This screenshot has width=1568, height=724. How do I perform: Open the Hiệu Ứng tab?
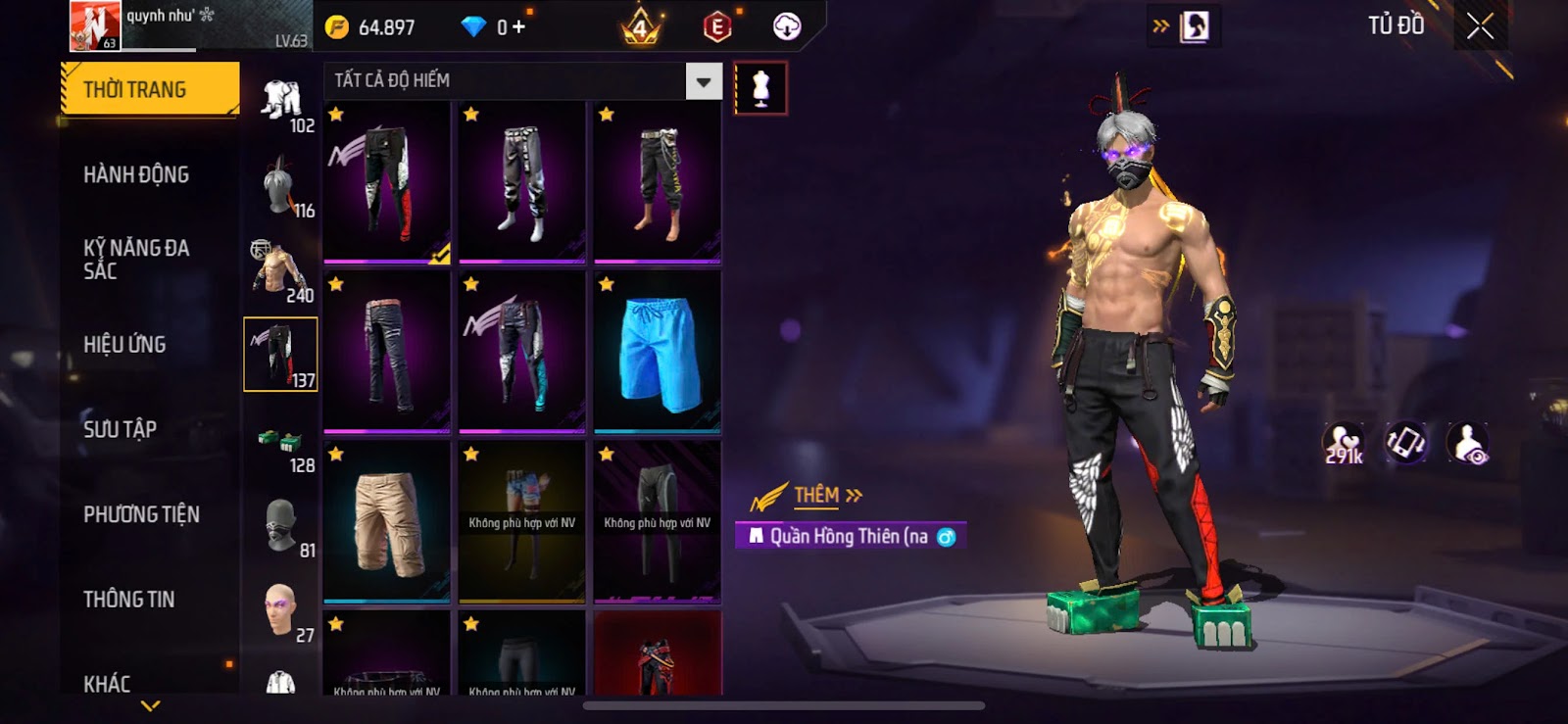tap(124, 344)
